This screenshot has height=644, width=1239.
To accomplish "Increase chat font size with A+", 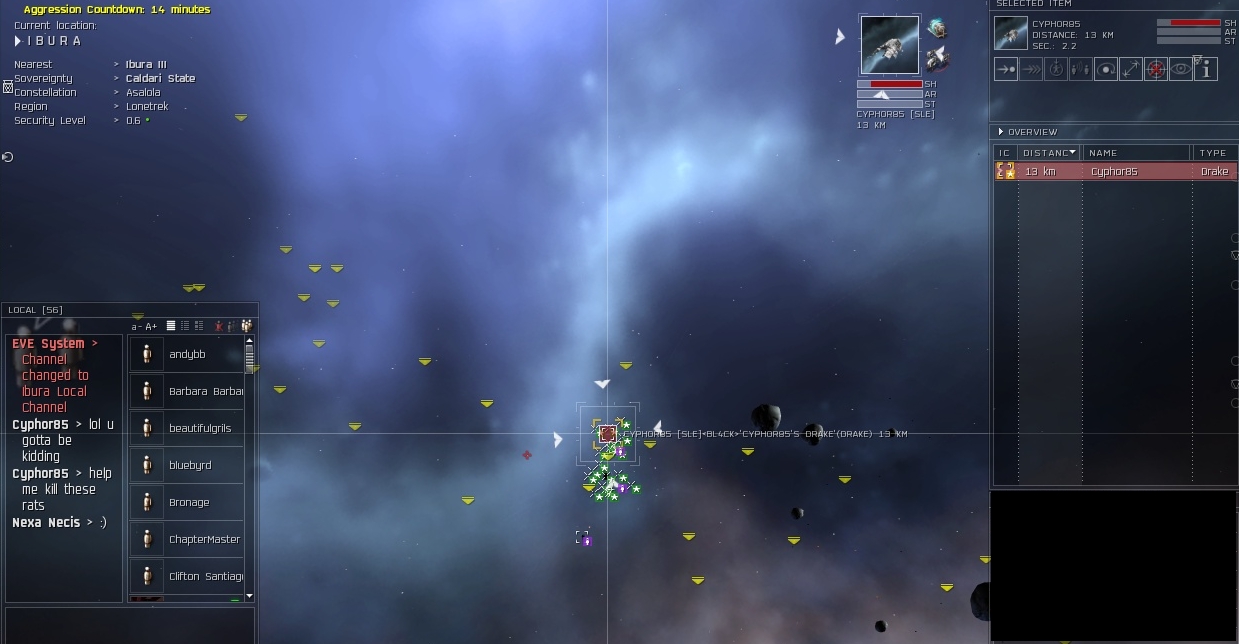I will (x=151, y=326).
